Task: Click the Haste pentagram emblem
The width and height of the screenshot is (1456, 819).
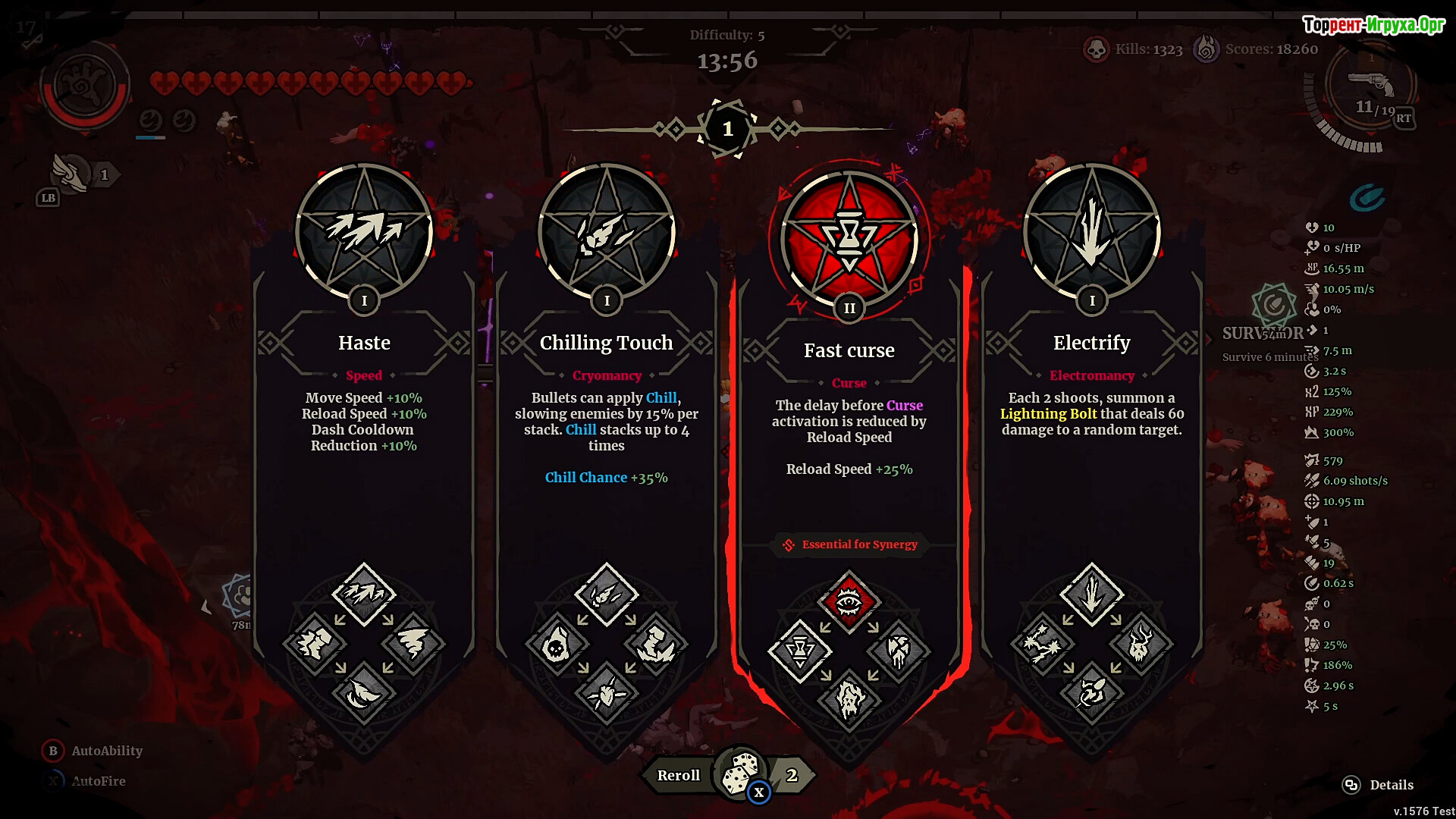Action: coord(364,231)
